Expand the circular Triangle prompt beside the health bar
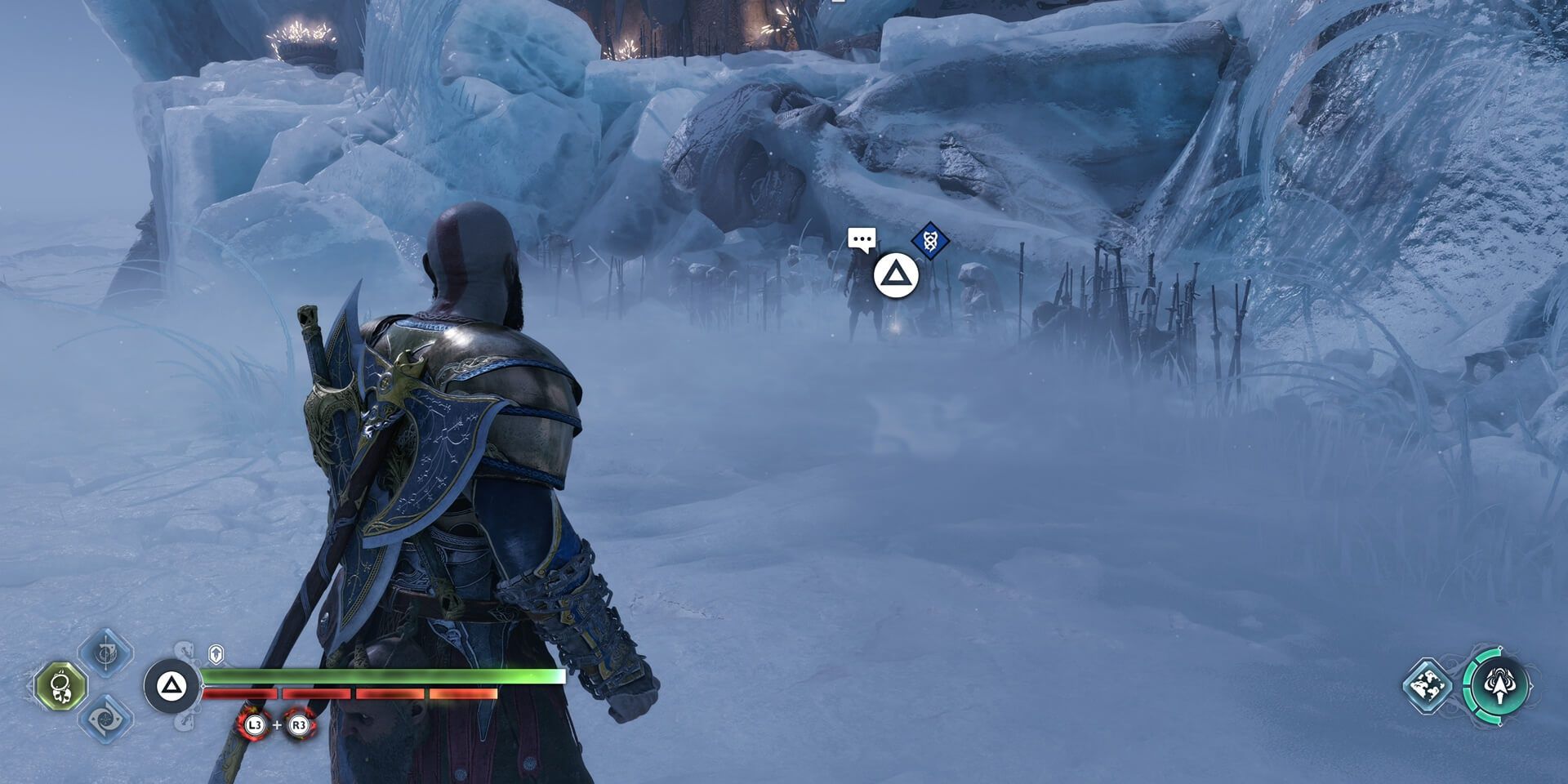 tap(171, 684)
